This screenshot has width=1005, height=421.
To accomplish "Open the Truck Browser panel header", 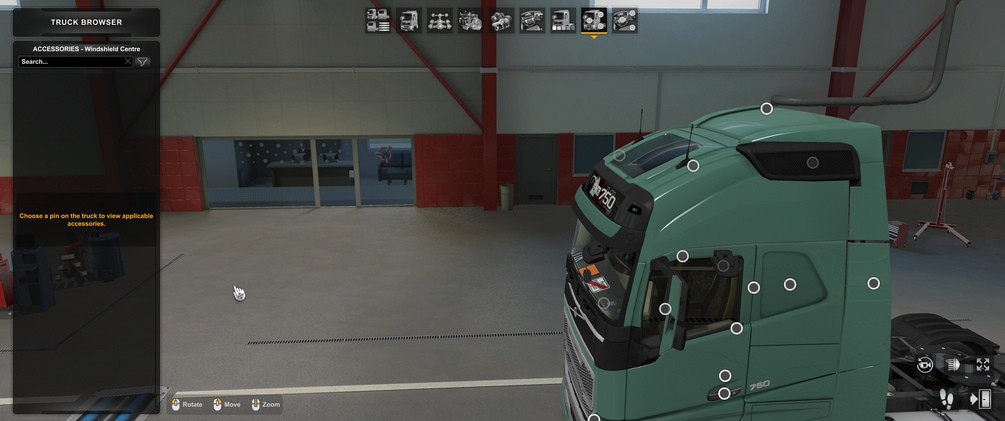I will (86, 22).
